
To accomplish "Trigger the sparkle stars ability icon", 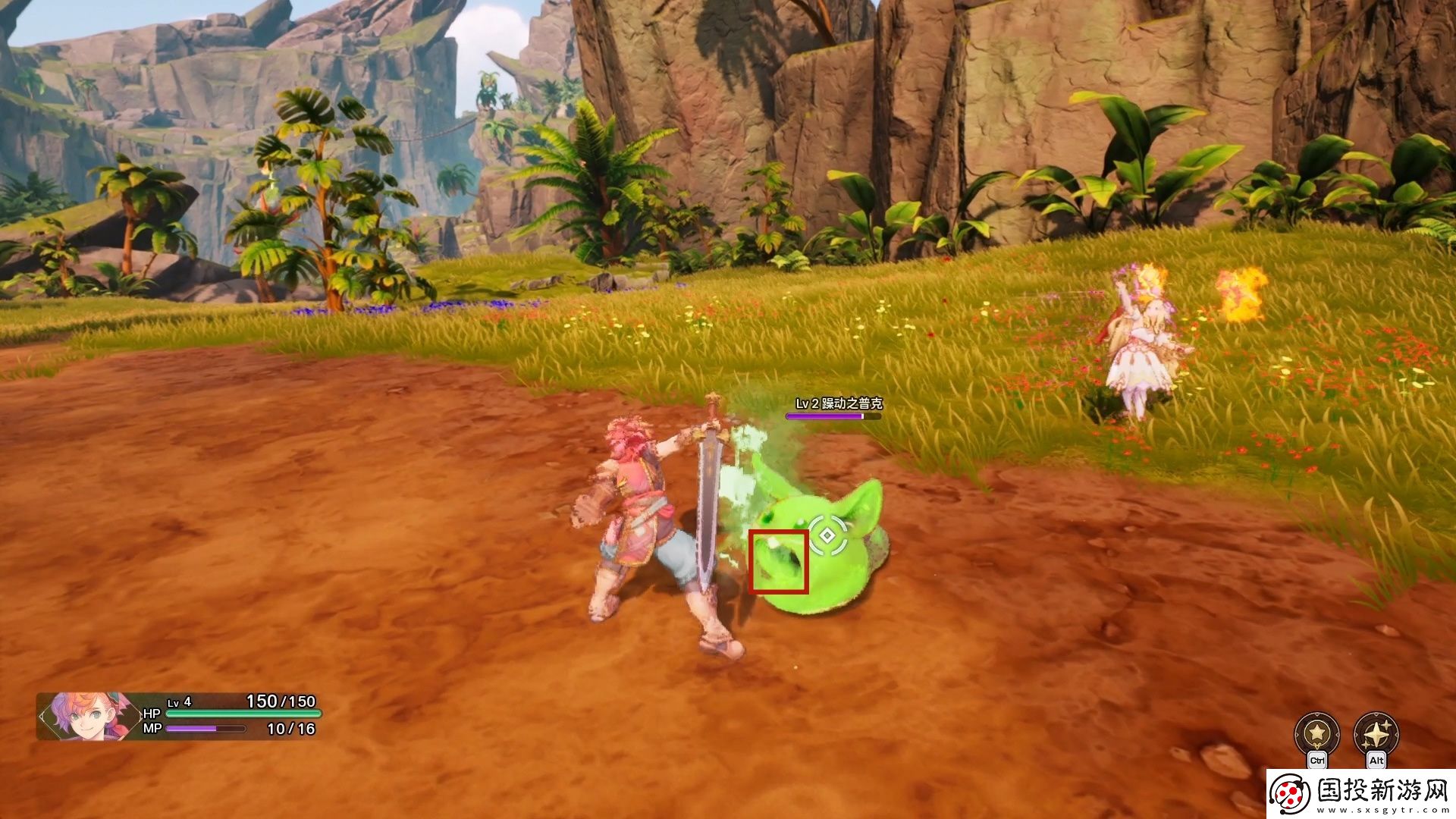I will click(x=1376, y=733).
